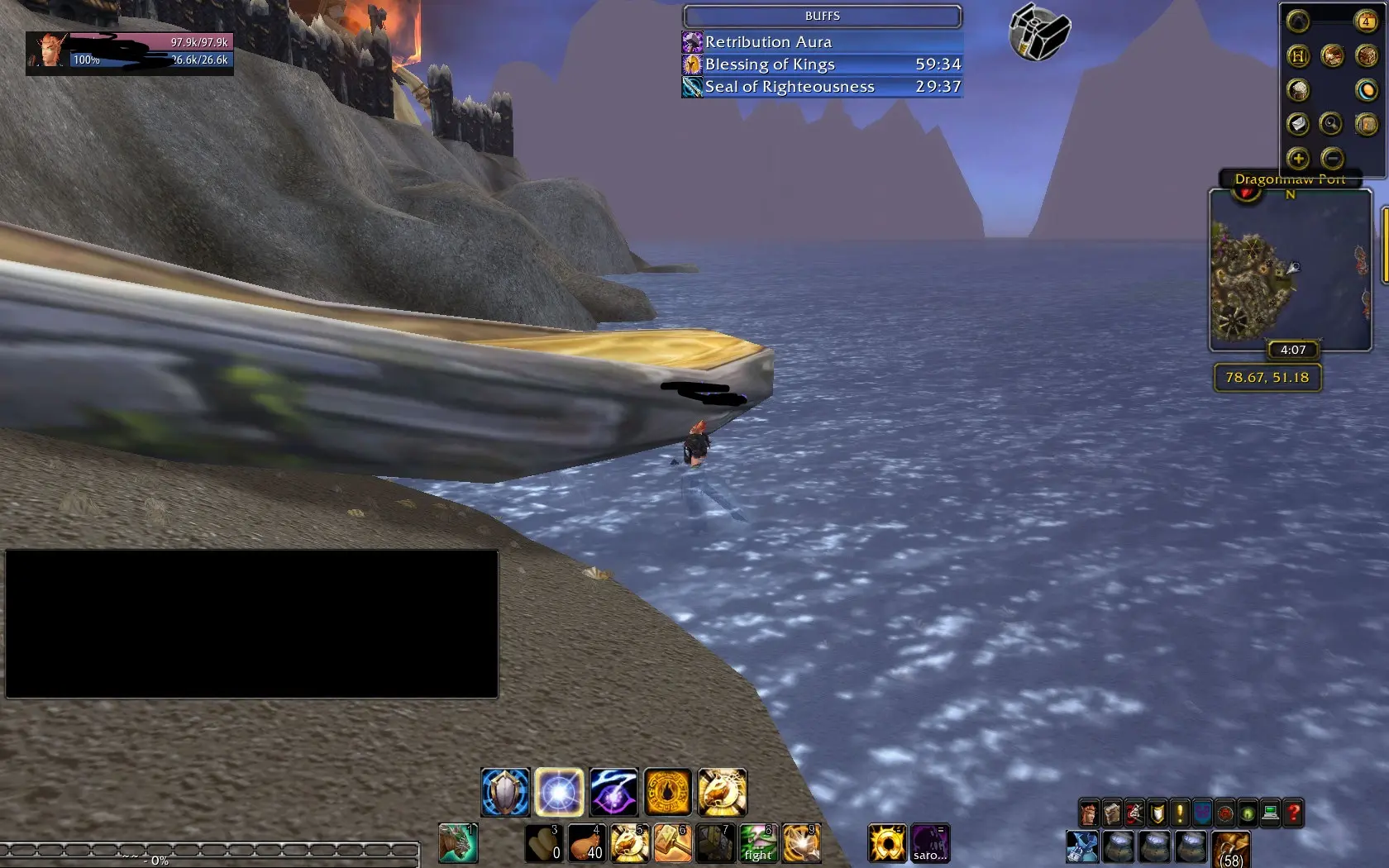Image resolution: width=1389 pixels, height=868 pixels.
Task: Use the hammer ability in slot 6
Action: pyautogui.click(x=672, y=843)
